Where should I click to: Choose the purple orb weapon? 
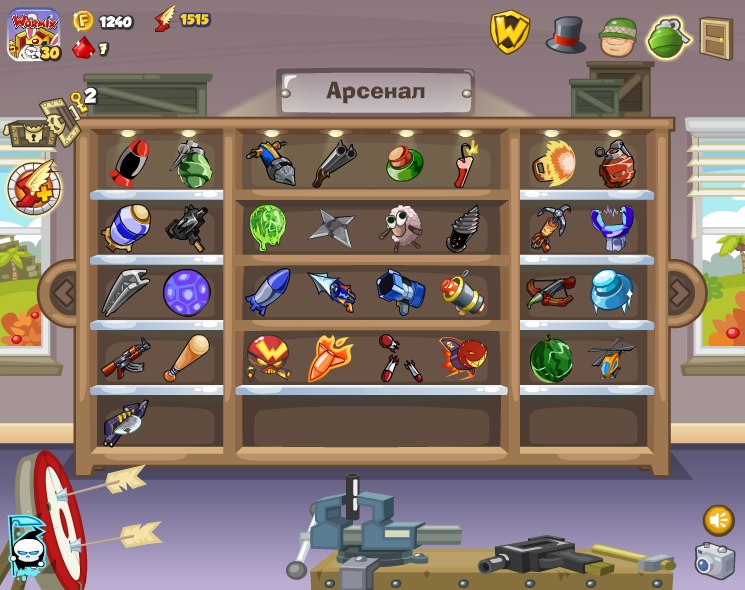point(186,292)
